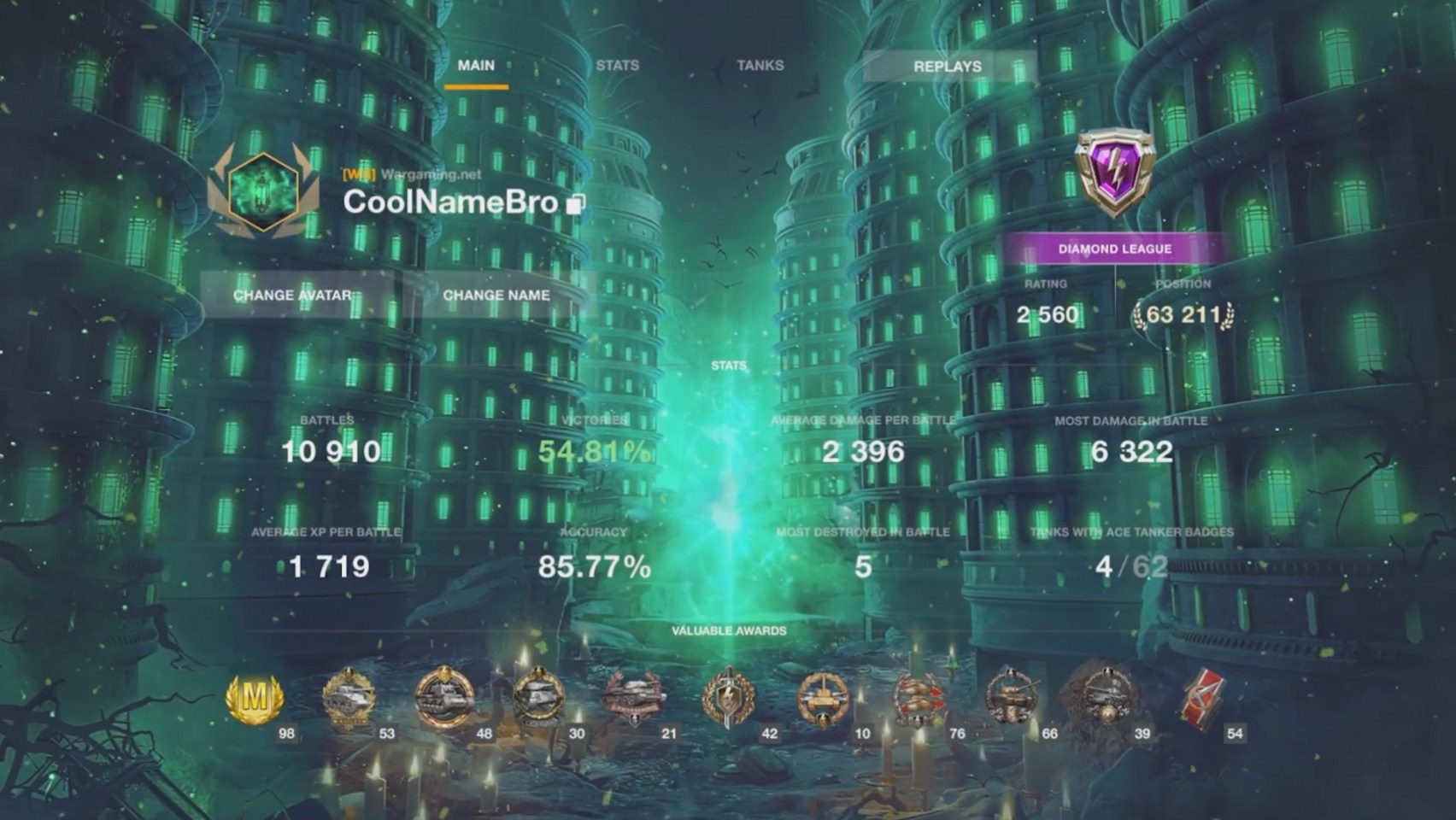Click the hexagonal player avatar
This screenshot has height=820, width=1456.
coord(263,193)
